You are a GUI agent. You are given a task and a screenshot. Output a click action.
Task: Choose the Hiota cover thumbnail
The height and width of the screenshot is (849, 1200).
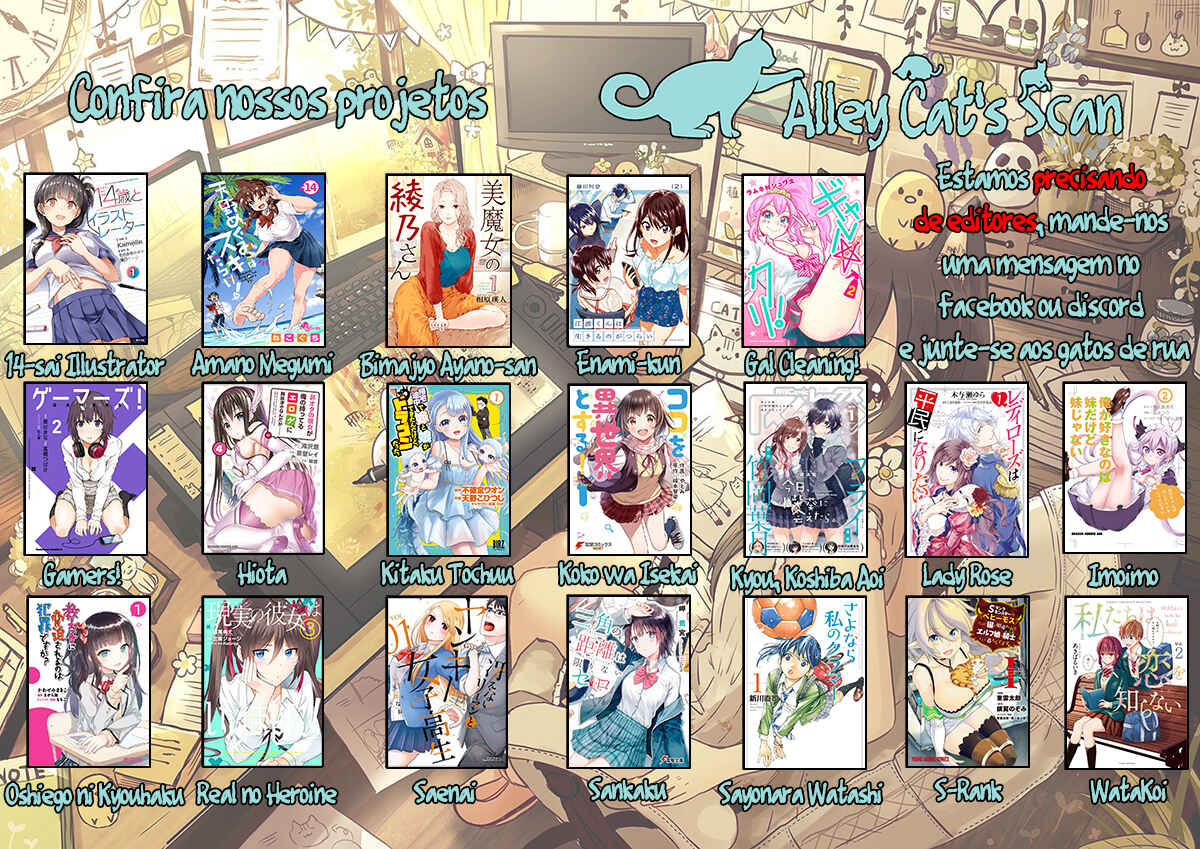tap(263, 468)
